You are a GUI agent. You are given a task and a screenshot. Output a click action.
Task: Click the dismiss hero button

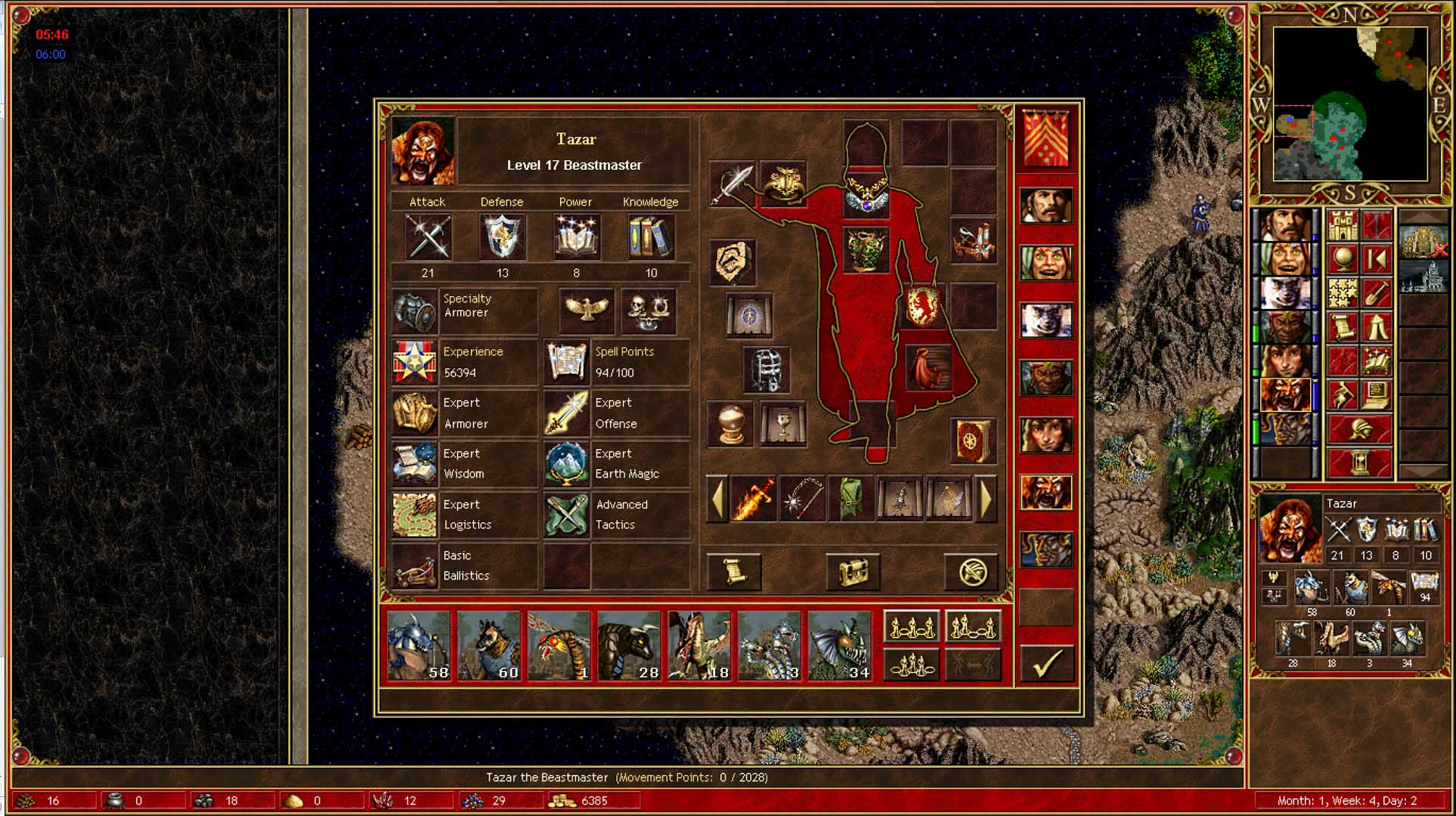coord(972,572)
